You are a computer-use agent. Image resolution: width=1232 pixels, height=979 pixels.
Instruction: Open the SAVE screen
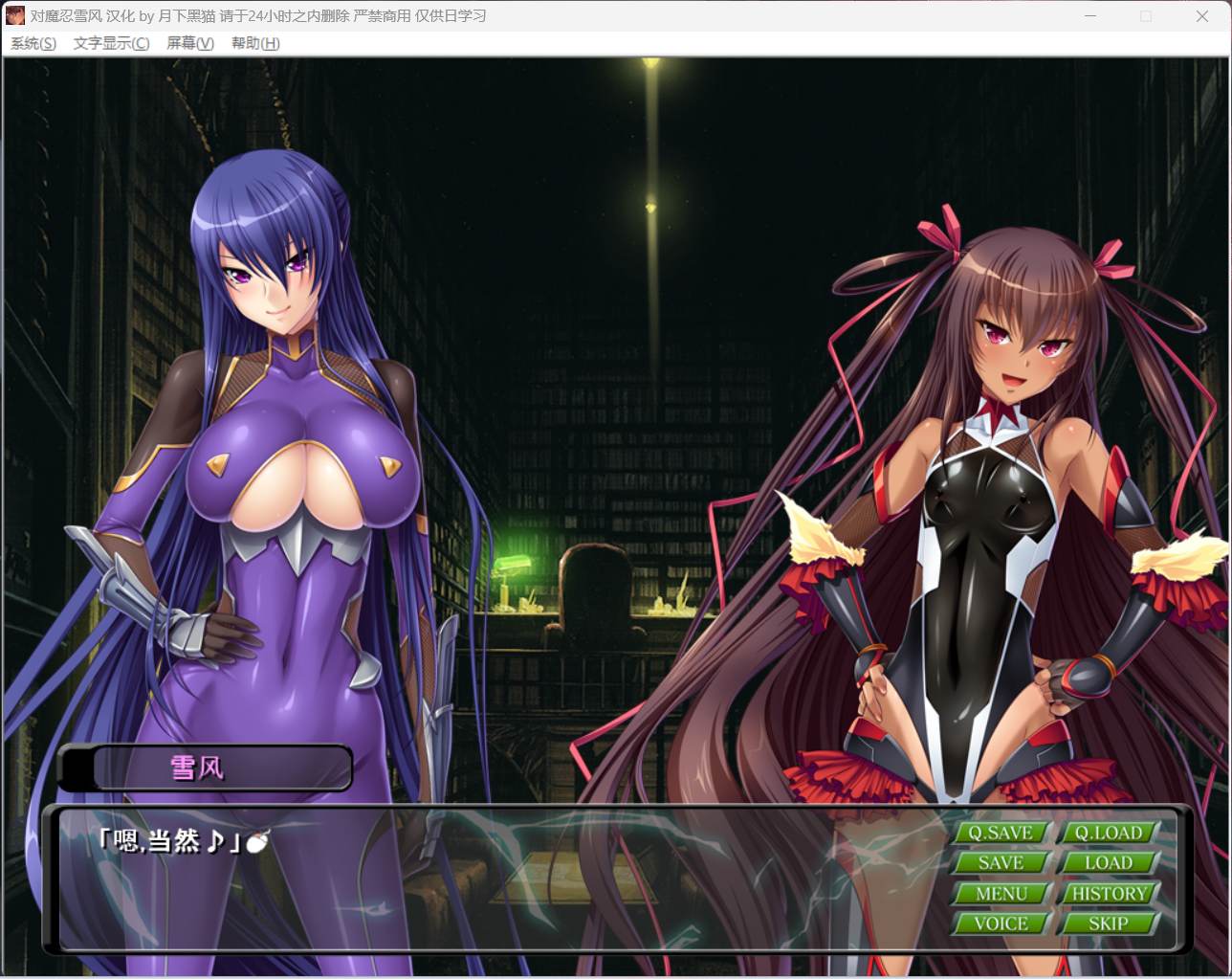pyautogui.click(x=1001, y=862)
